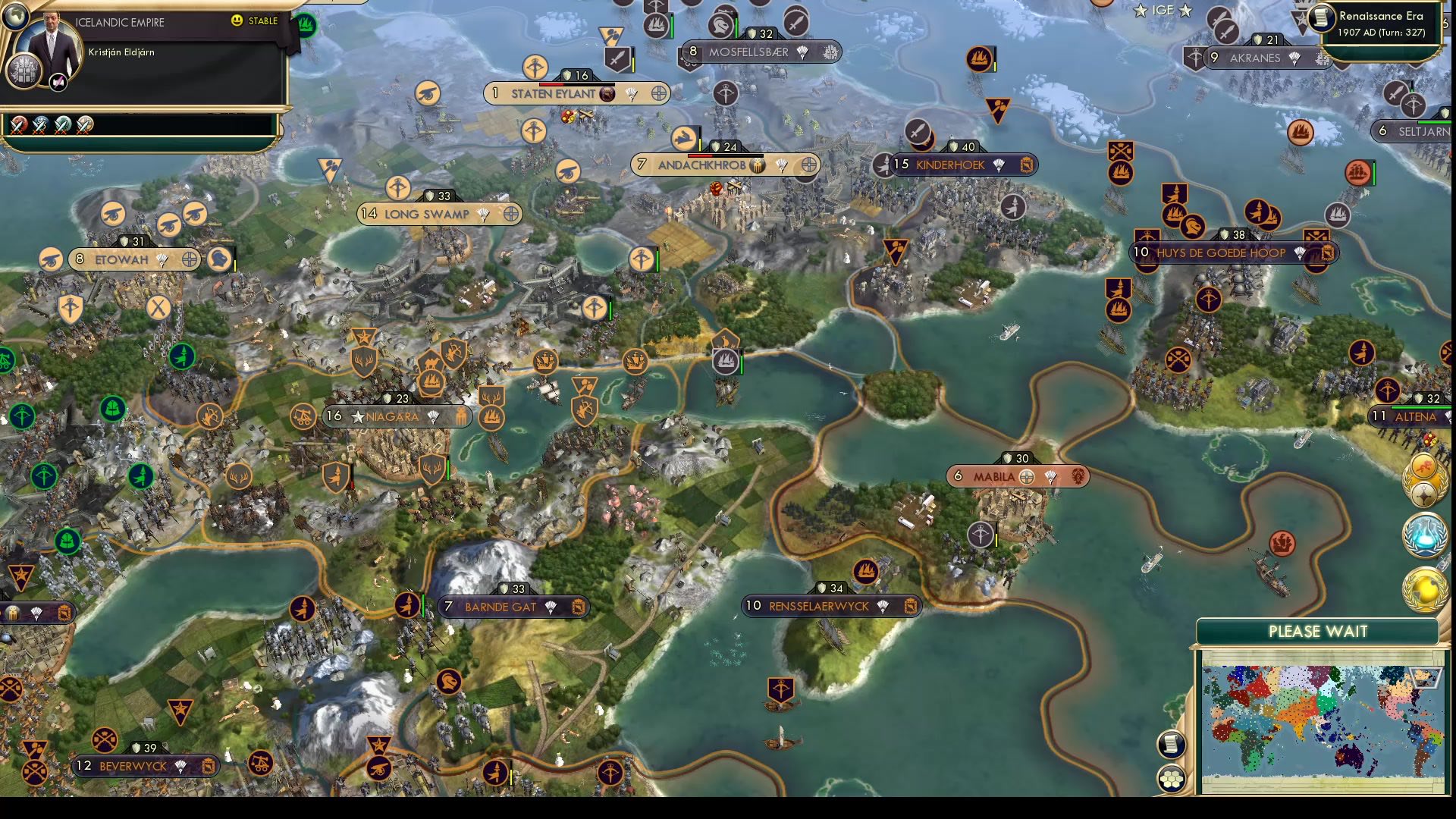
Task: Click the yellow STABLE smiley happiness icon
Action: click(237, 20)
